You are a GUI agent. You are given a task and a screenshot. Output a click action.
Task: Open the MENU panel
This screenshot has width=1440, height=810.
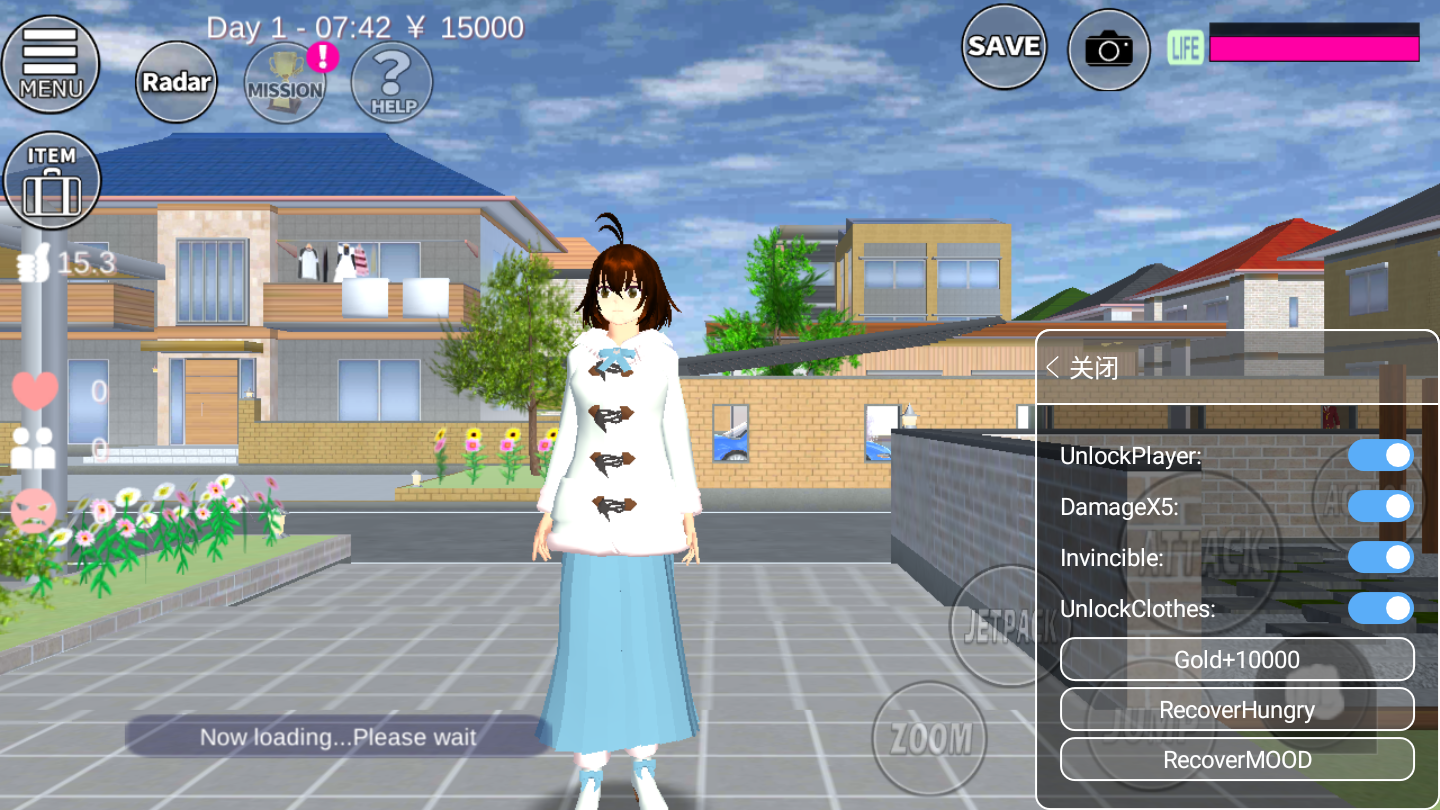pos(51,64)
